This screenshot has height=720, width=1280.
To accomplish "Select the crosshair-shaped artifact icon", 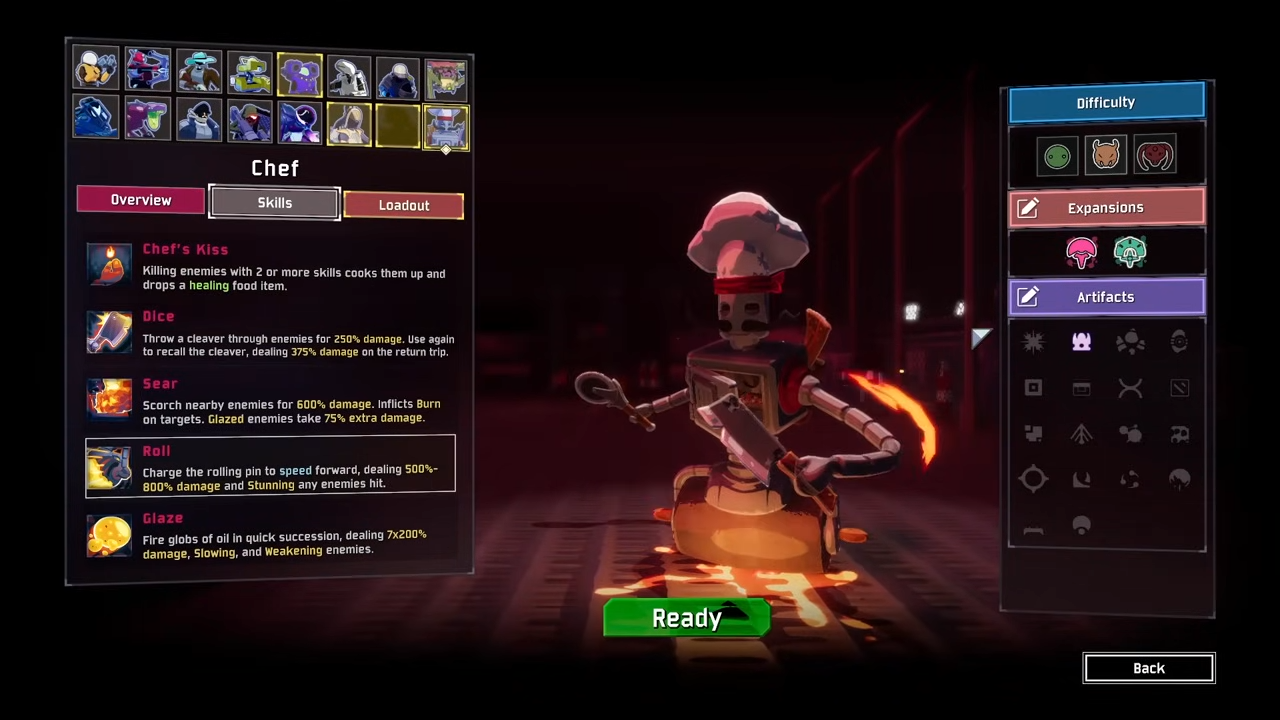I will (x=1033, y=479).
